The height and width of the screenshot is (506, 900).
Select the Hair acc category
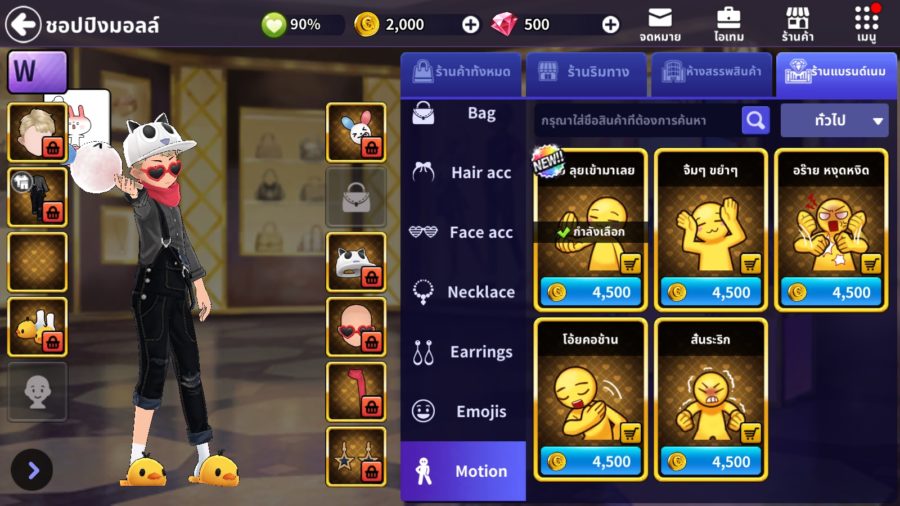(462, 172)
